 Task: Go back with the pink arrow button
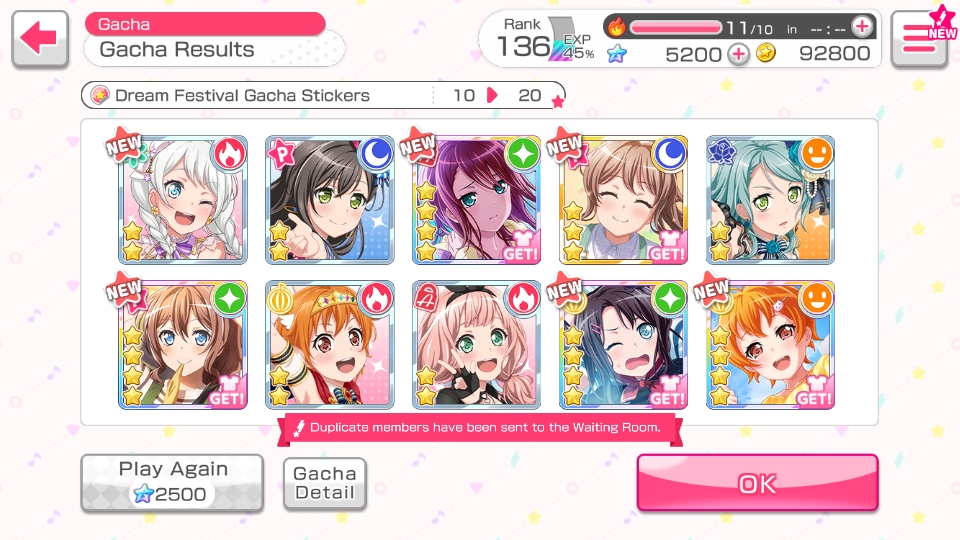[40, 39]
